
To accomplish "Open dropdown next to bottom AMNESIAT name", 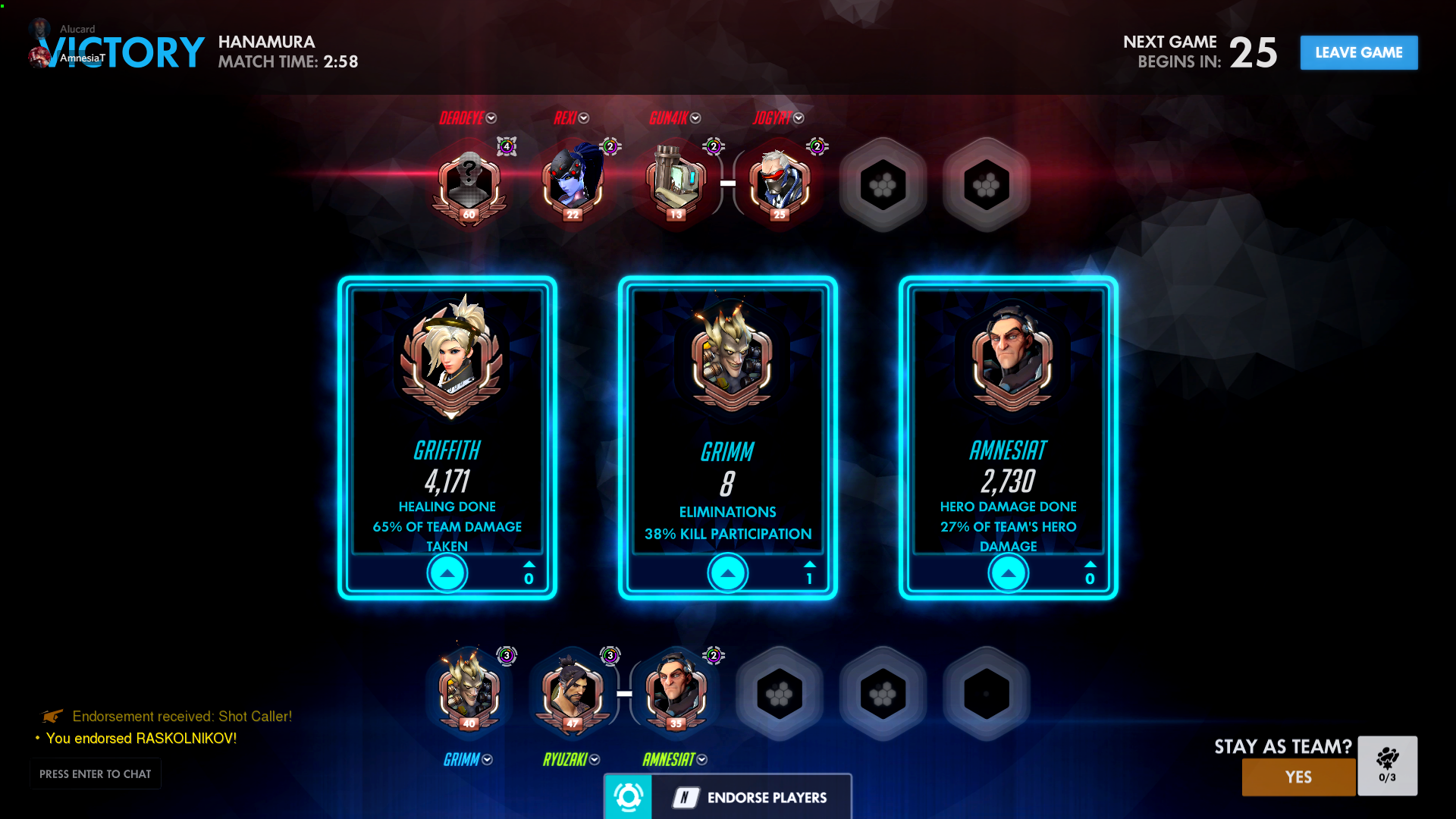I will click(702, 760).
